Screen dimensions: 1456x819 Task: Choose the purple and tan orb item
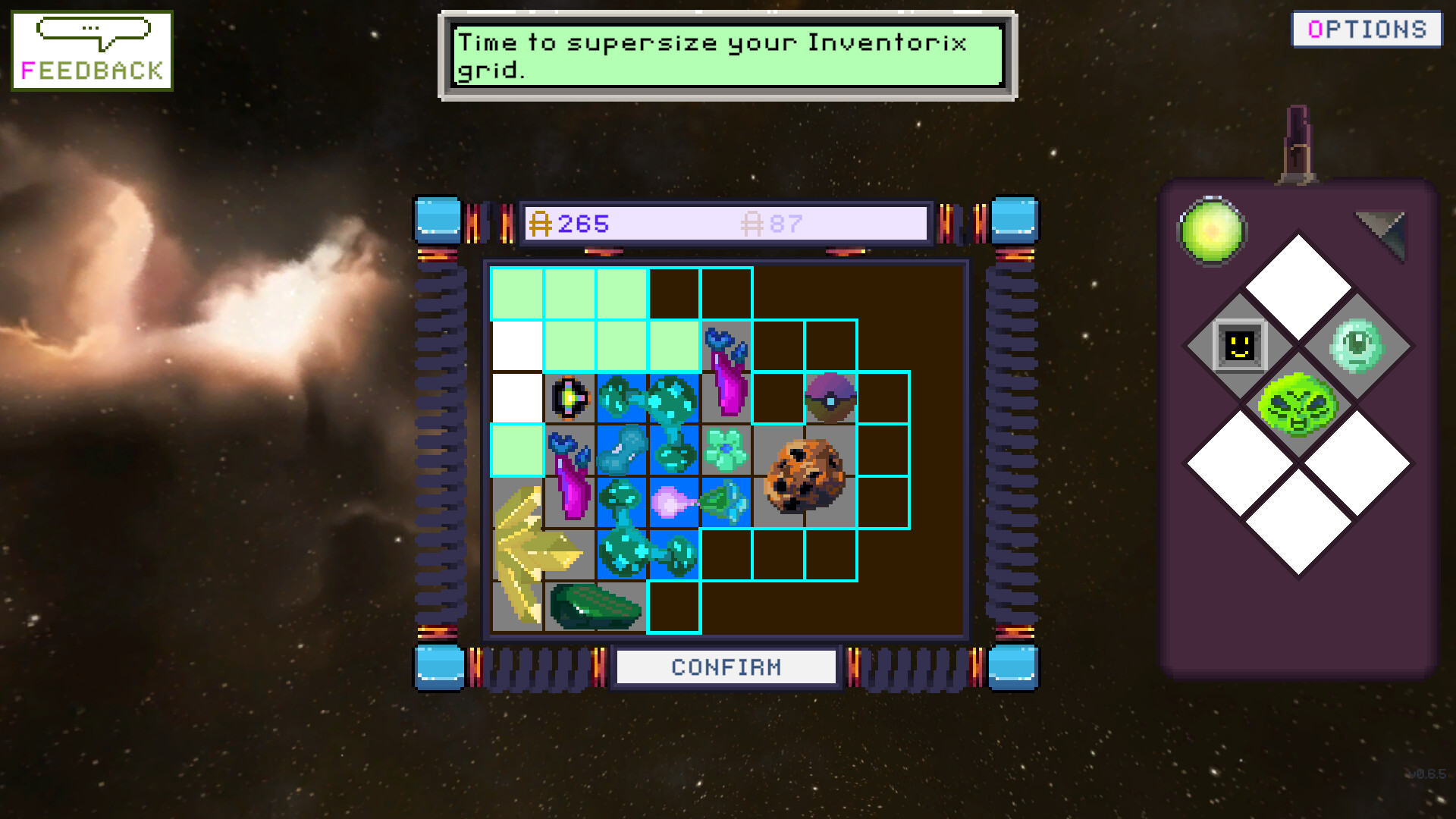click(x=830, y=397)
